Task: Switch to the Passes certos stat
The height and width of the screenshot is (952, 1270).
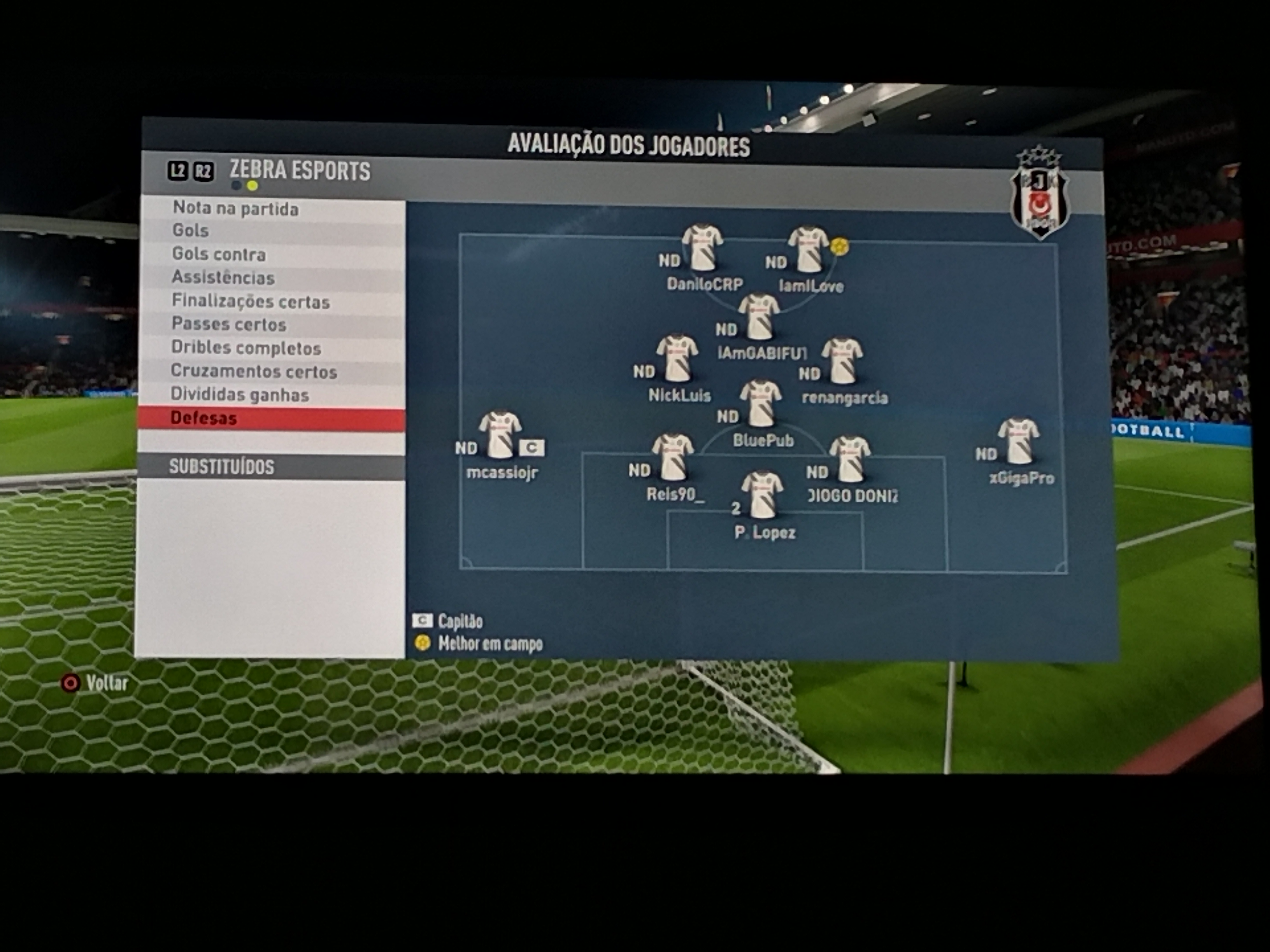Action: pos(228,324)
